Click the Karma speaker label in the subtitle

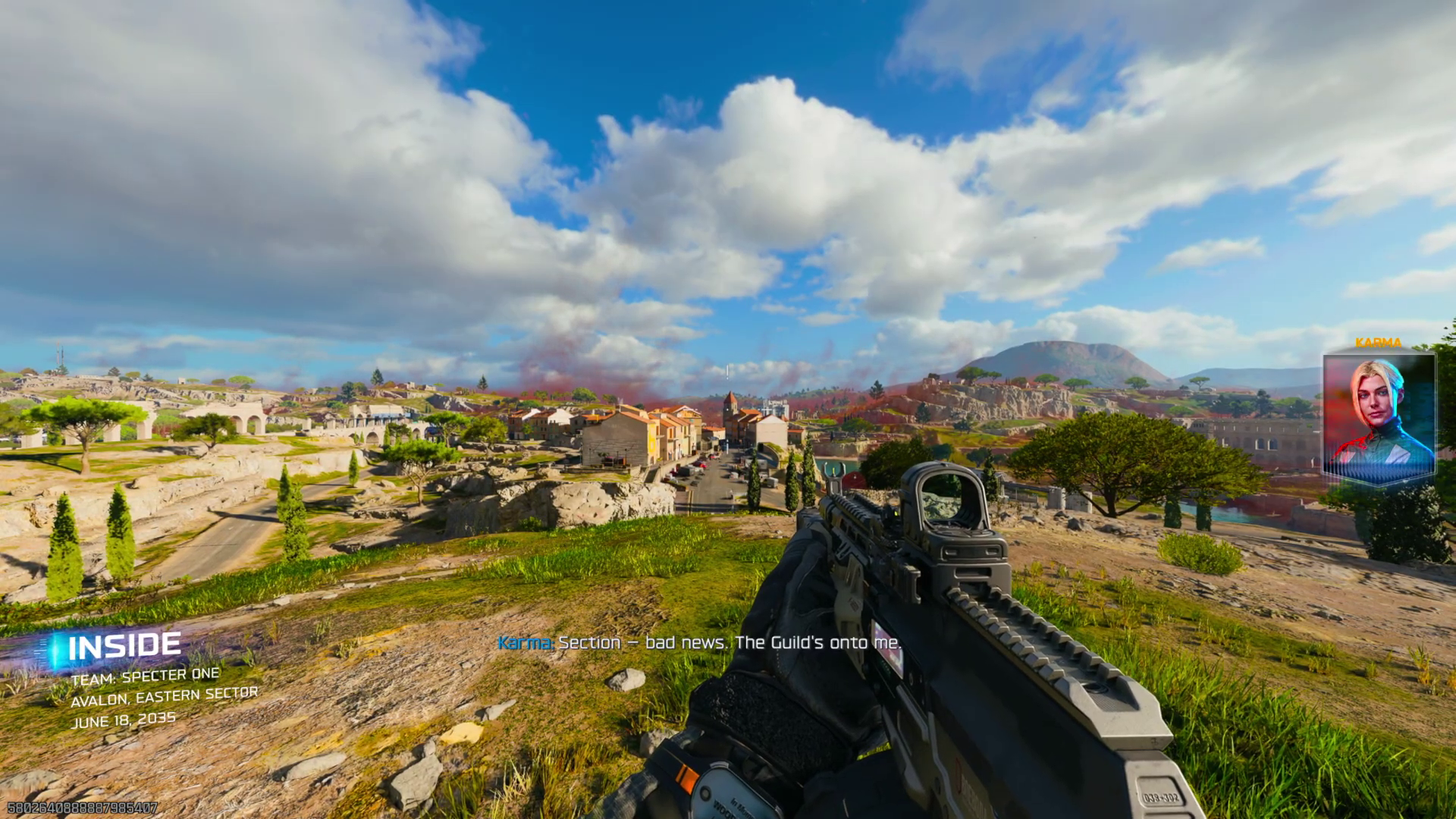[x=523, y=643]
